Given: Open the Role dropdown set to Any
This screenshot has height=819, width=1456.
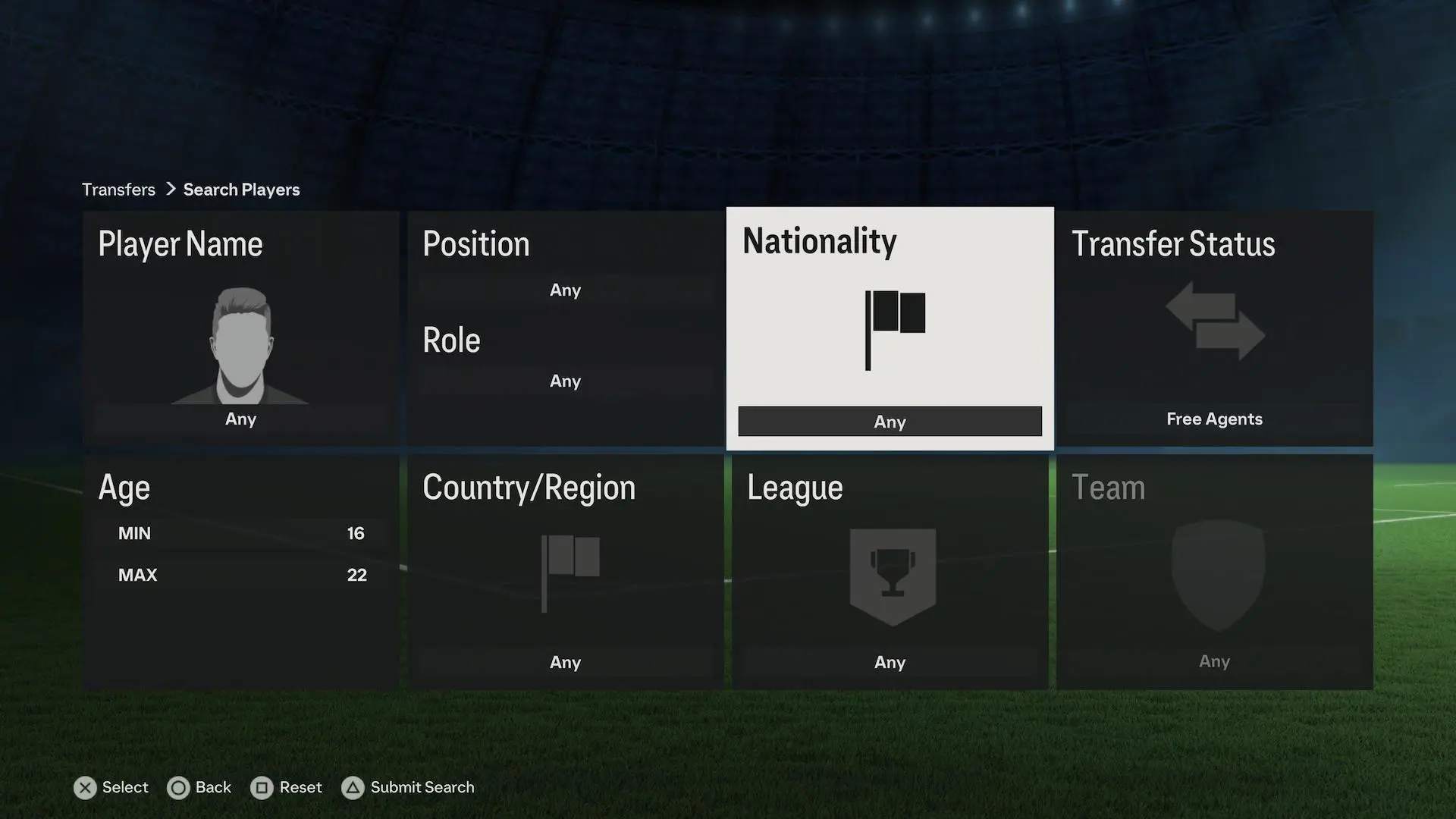Looking at the screenshot, I should tap(565, 381).
